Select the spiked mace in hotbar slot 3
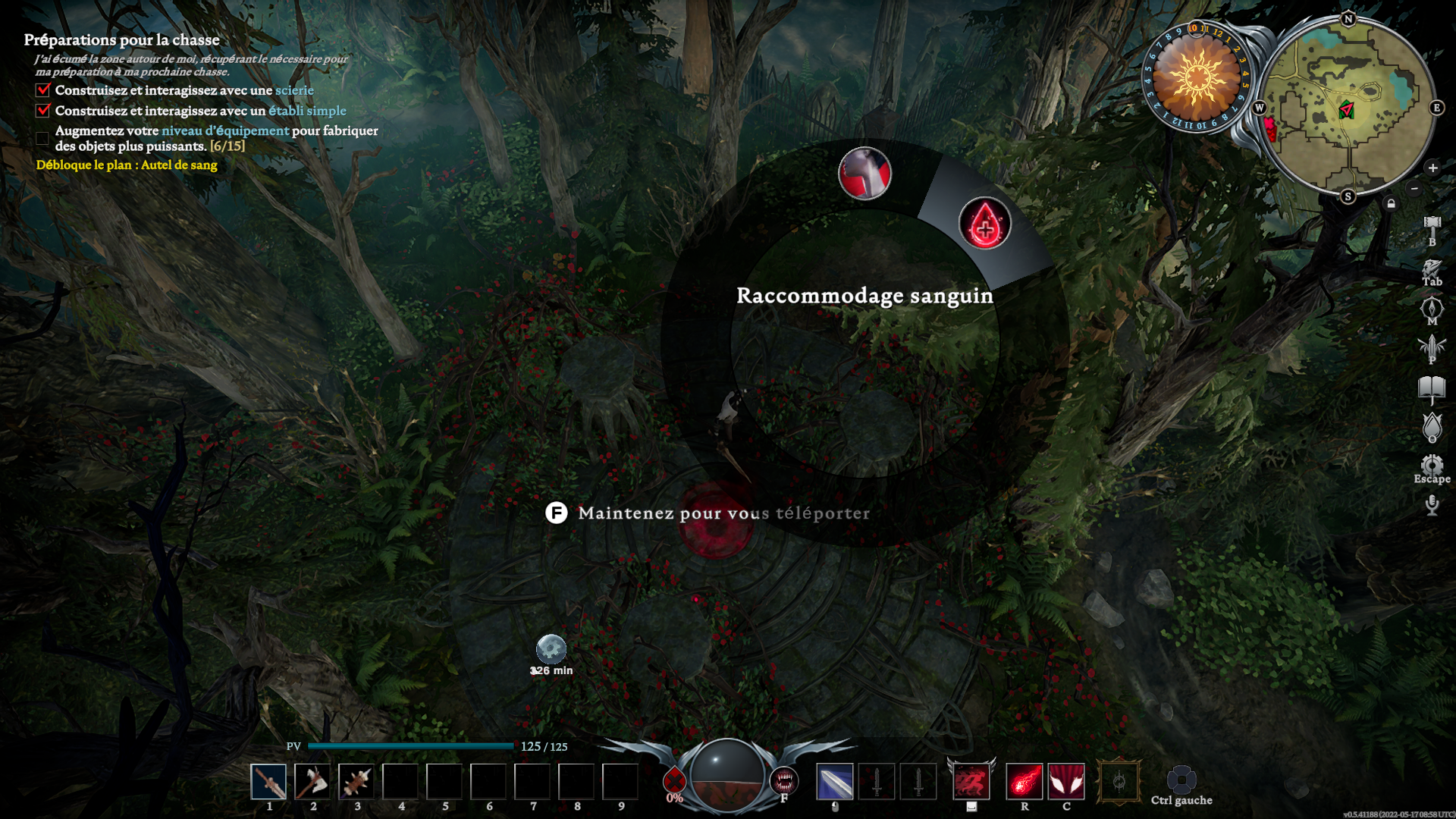The image size is (1456, 819). pos(356,782)
